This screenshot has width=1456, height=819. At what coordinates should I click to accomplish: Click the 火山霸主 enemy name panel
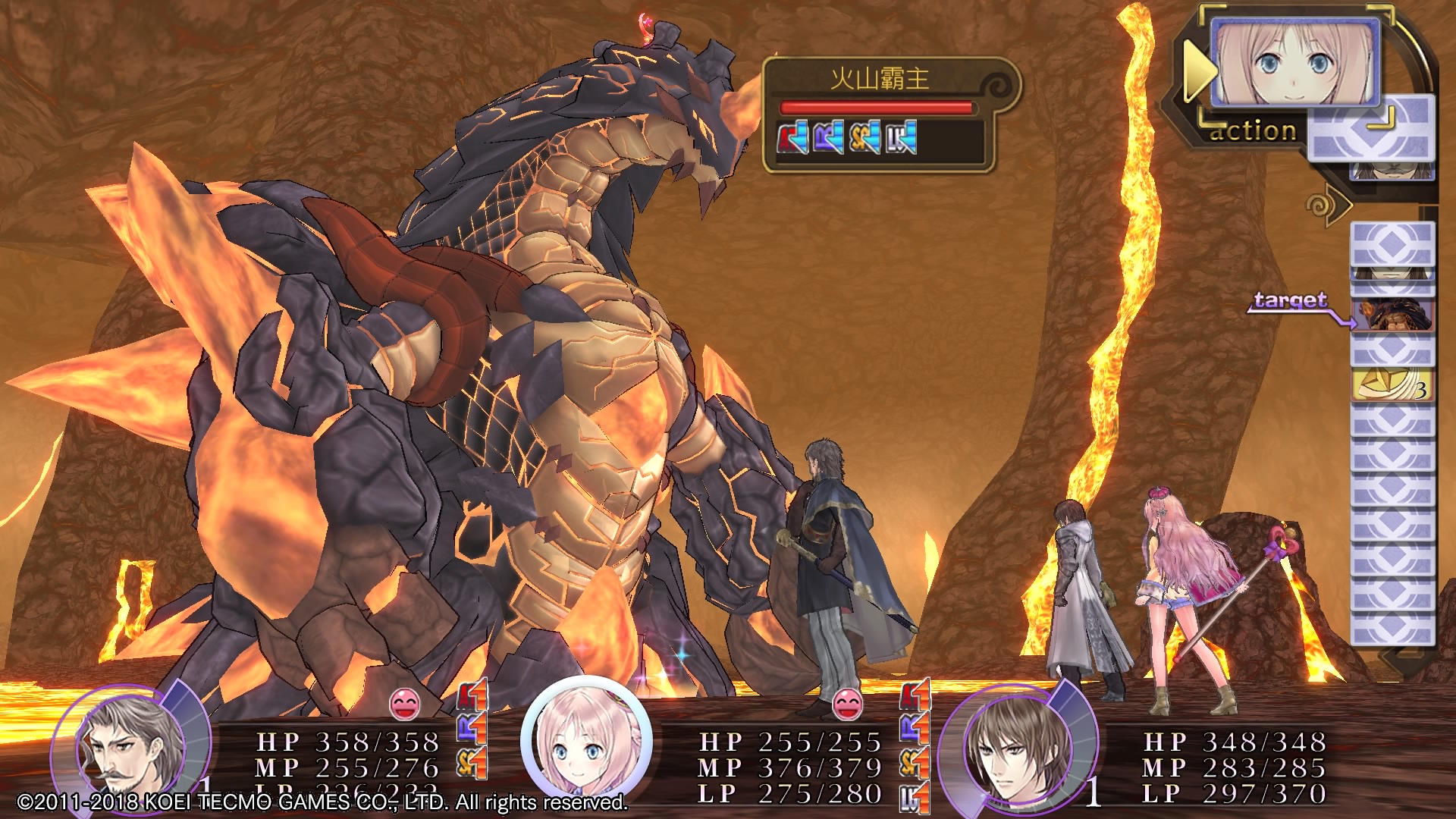880,79
